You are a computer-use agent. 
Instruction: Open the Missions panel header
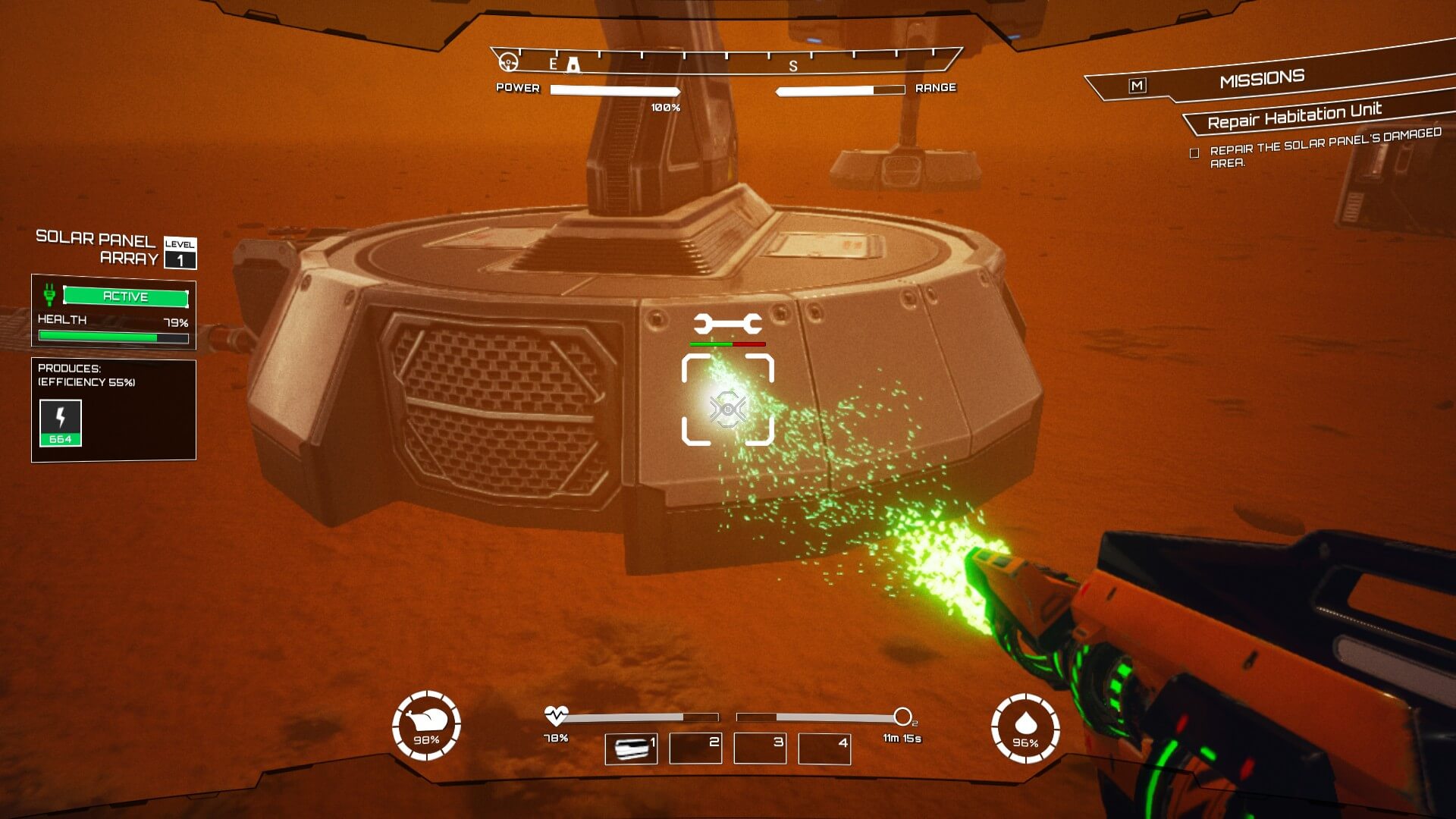[x=1262, y=79]
